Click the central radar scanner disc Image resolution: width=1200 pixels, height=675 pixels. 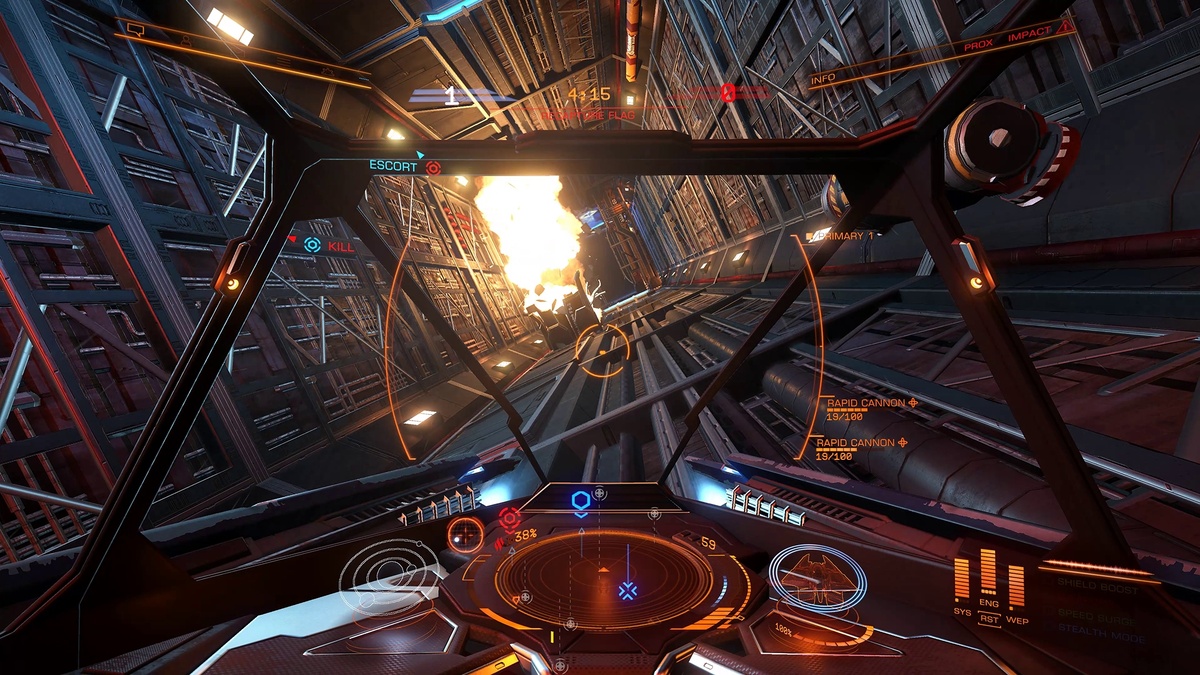point(603,579)
